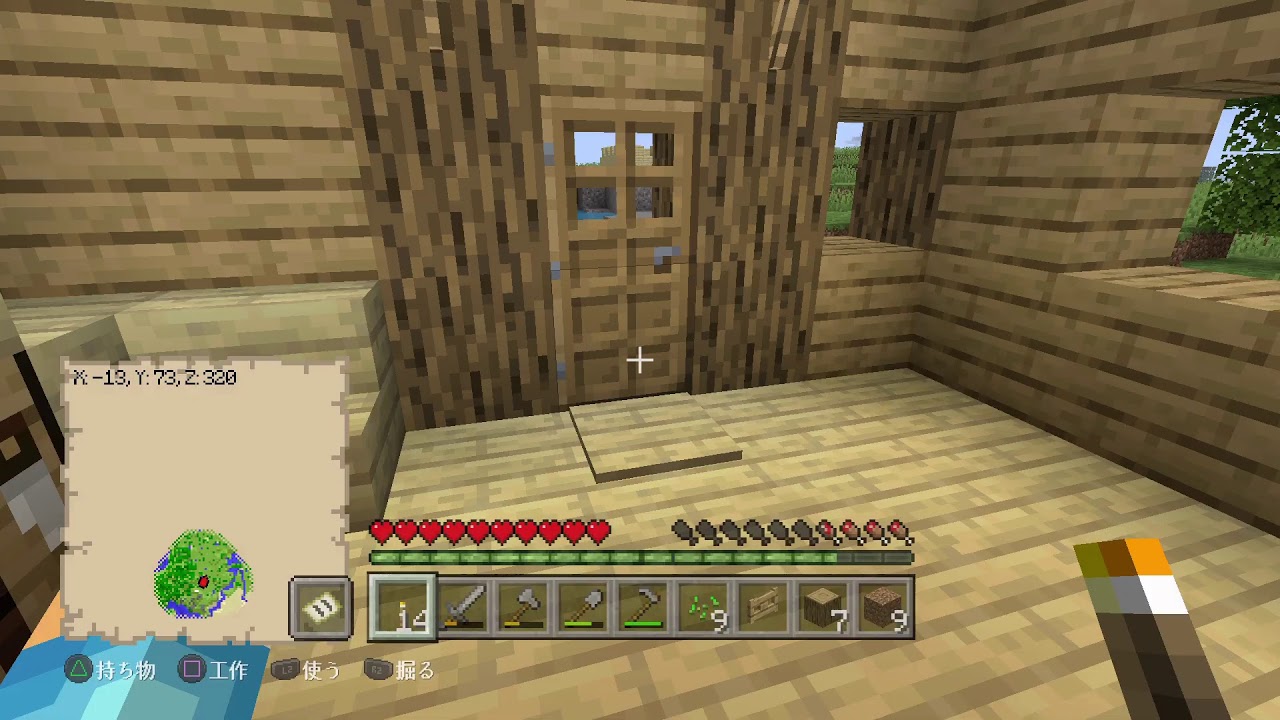This screenshot has width=1280, height=720.
Task: Click the green XP progress bar
Action: click(x=640, y=553)
